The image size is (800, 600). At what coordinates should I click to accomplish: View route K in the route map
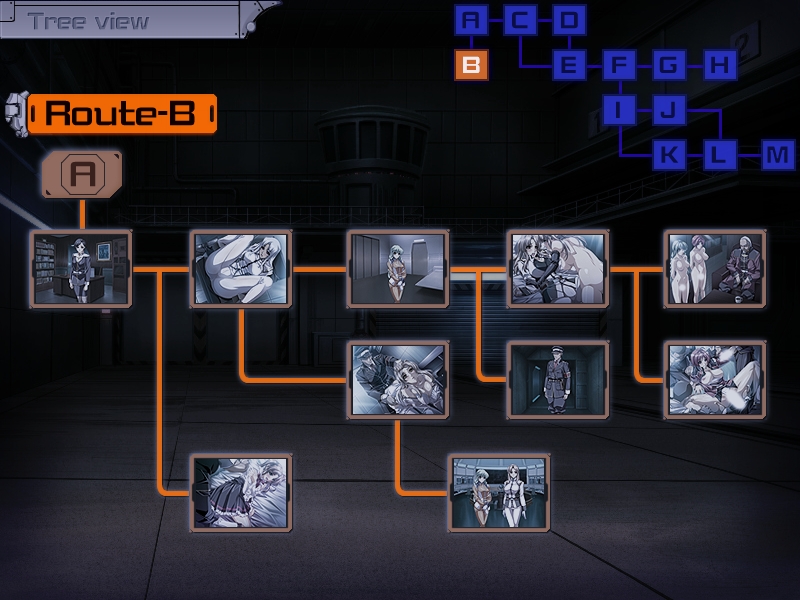[x=669, y=155]
